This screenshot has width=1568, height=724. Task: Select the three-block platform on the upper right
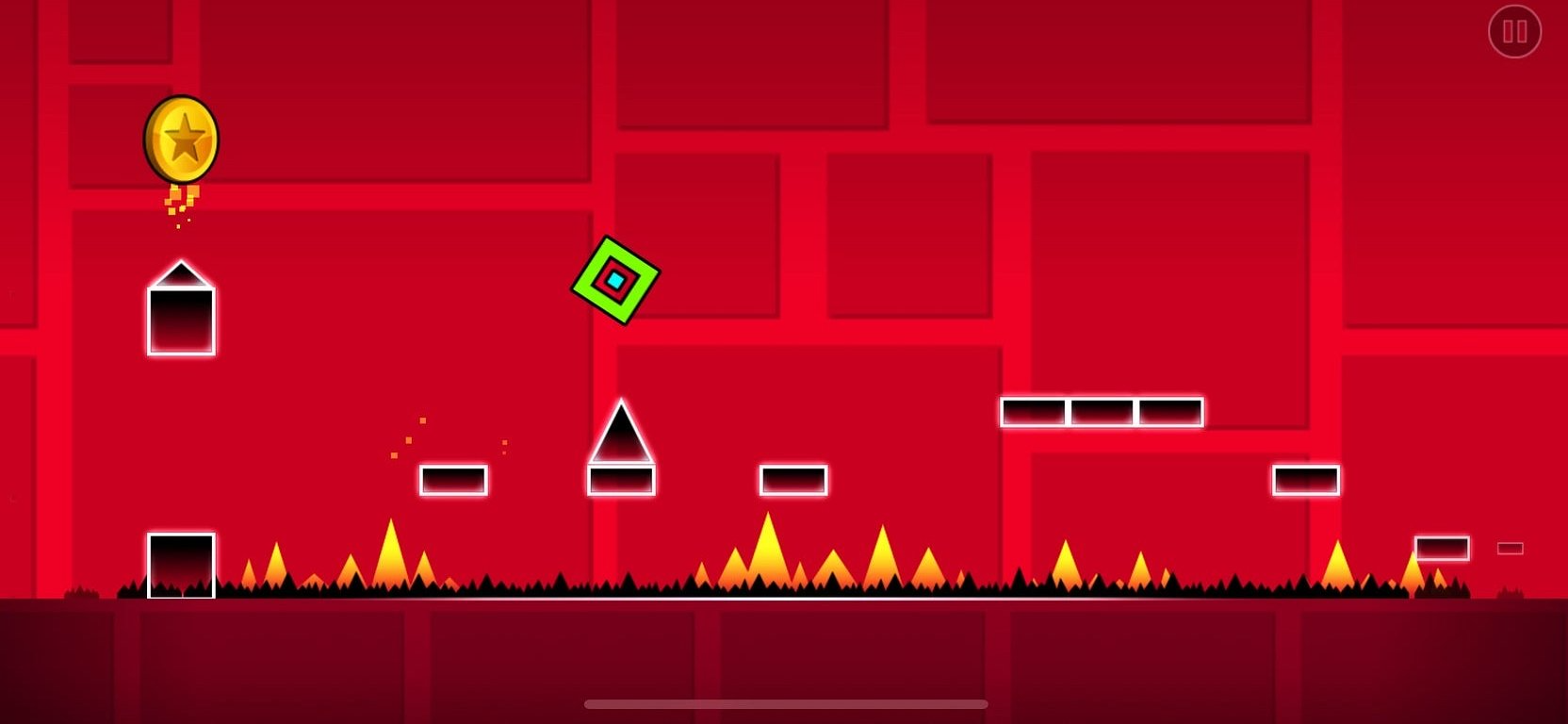[1101, 412]
